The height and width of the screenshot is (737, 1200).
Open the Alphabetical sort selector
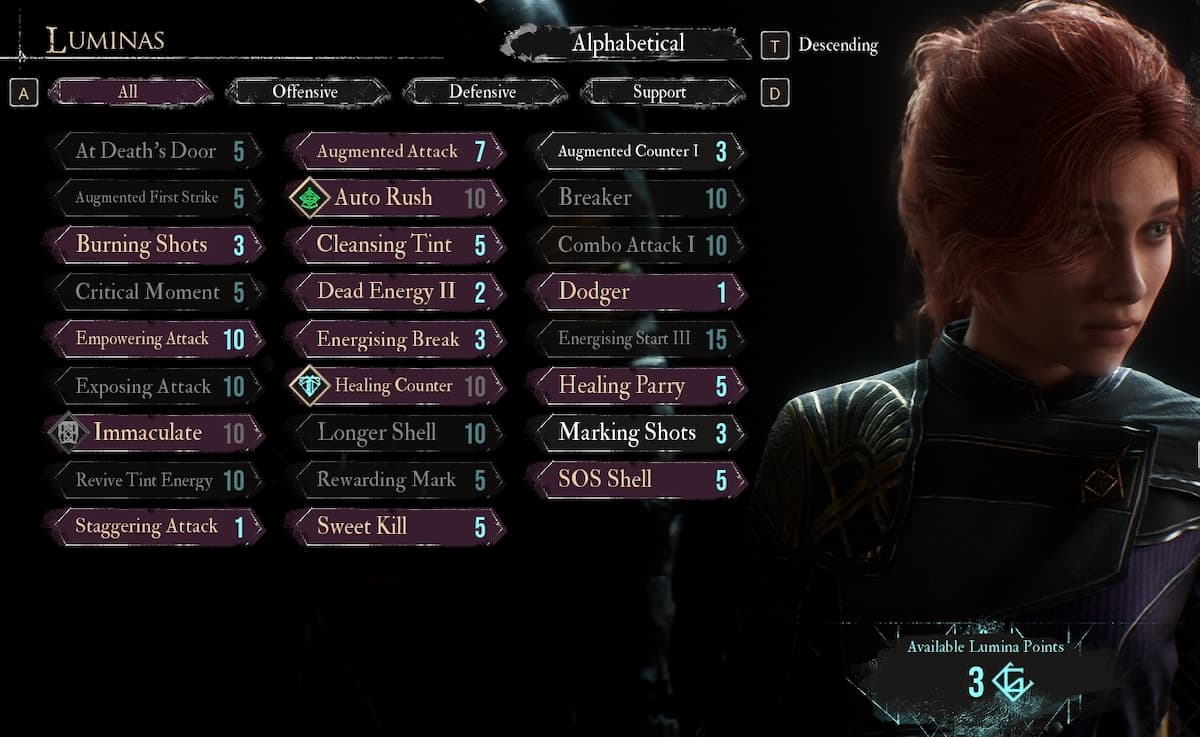click(627, 44)
